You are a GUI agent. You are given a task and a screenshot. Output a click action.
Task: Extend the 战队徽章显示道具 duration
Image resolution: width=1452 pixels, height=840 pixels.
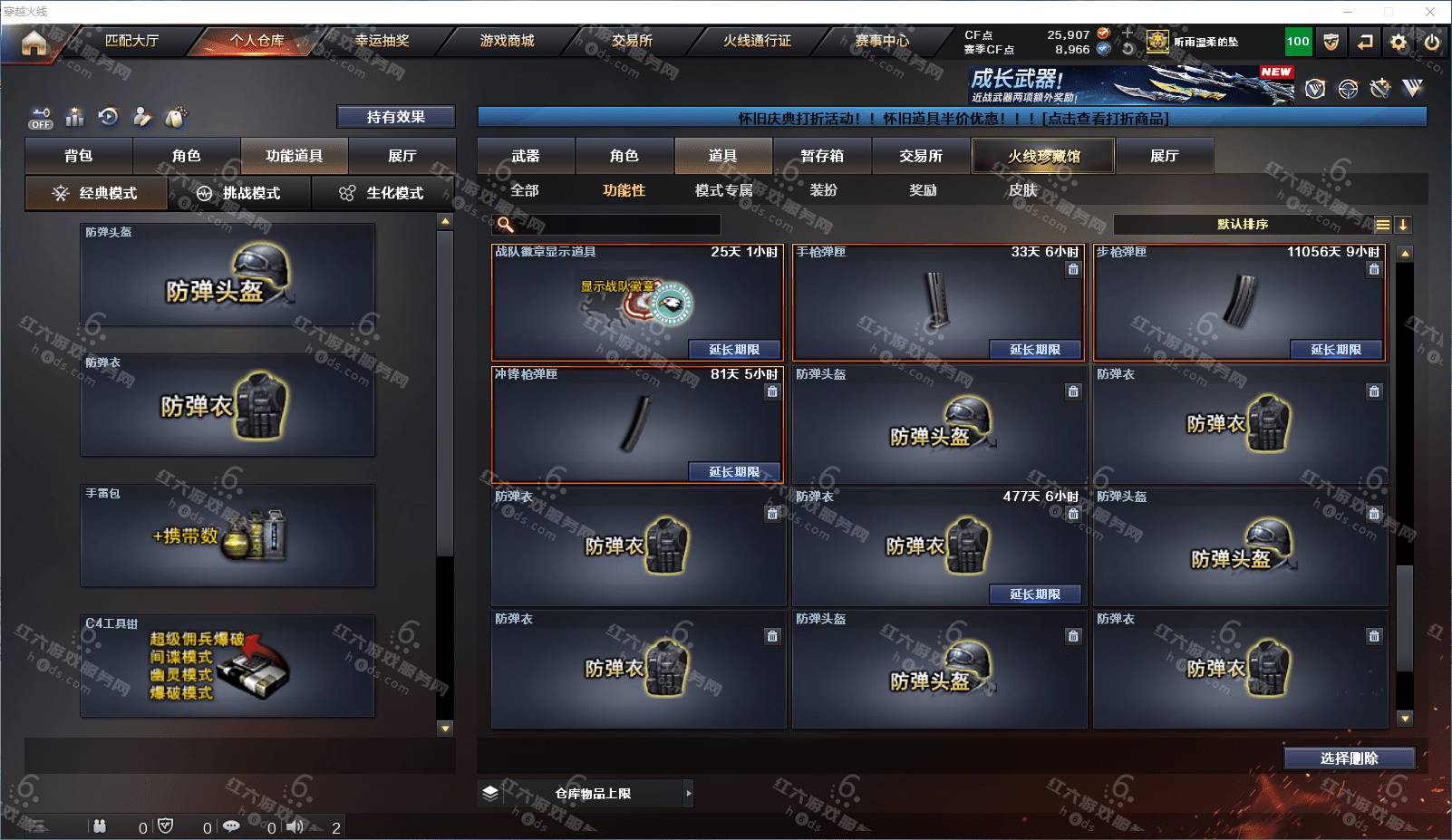point(733,350)
